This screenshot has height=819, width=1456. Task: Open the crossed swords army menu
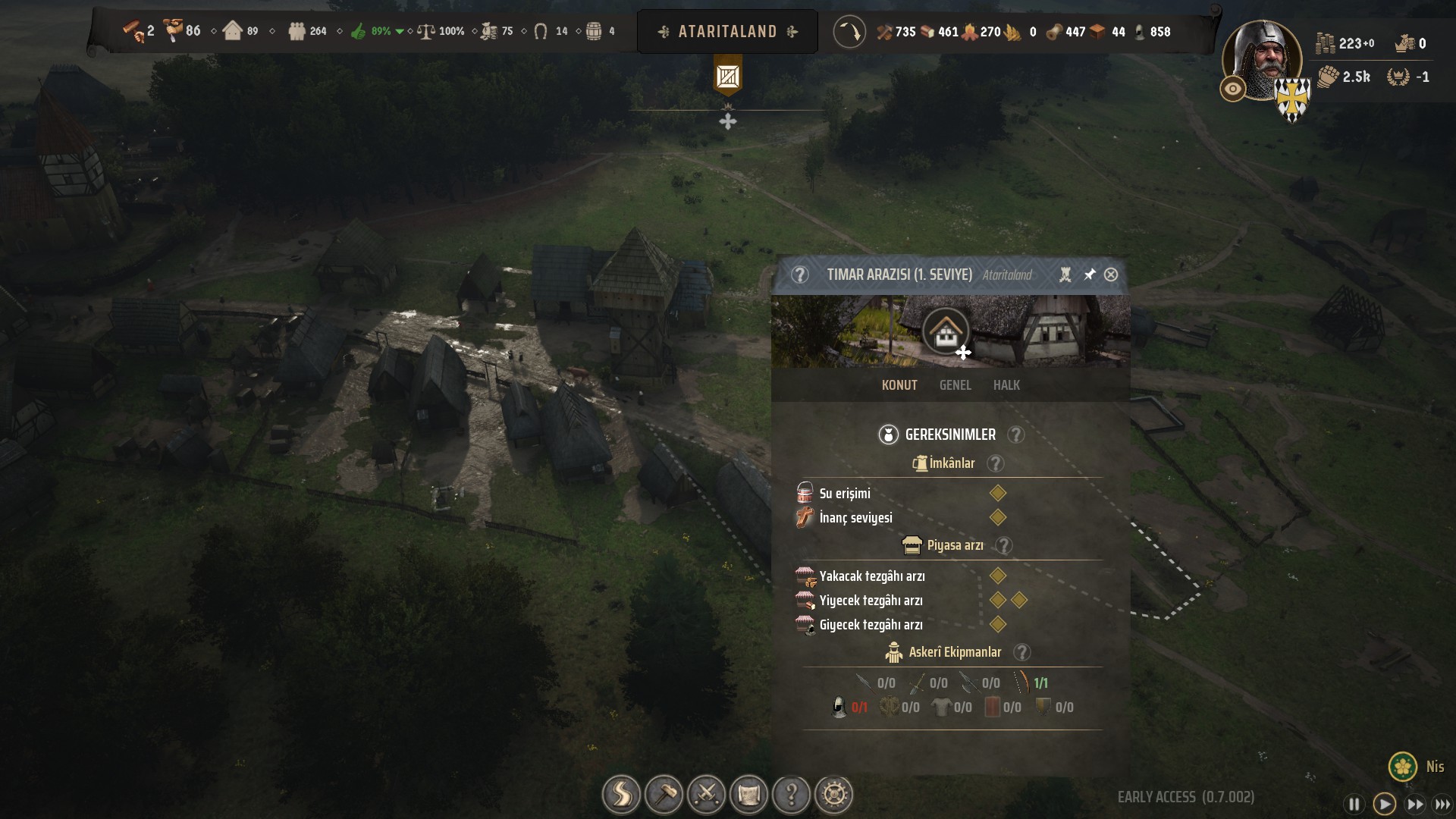706,795
